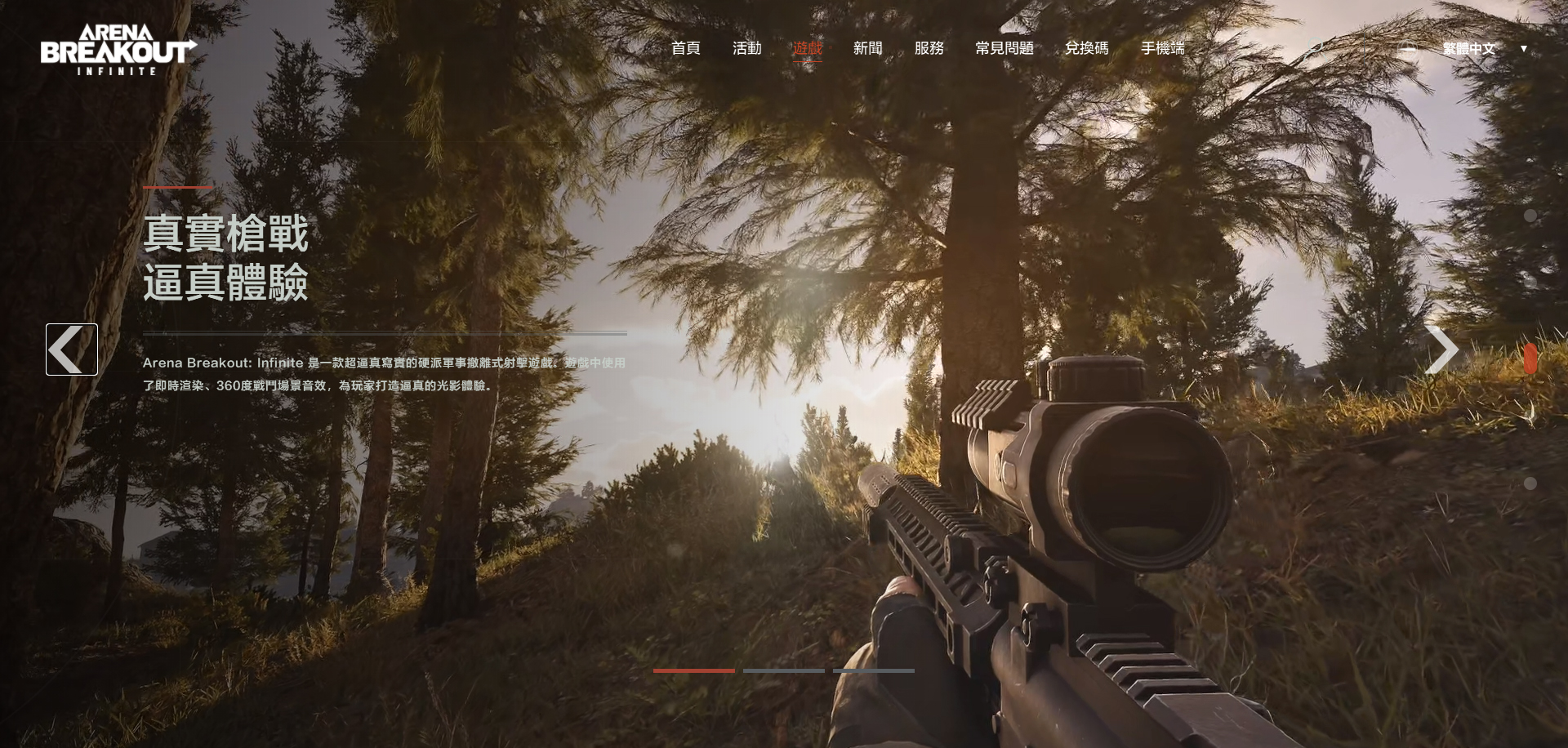The width and height of the screenshot is (1568, 748).
Task: Click the red active side page dot
Action: (x=1530, y=358)
